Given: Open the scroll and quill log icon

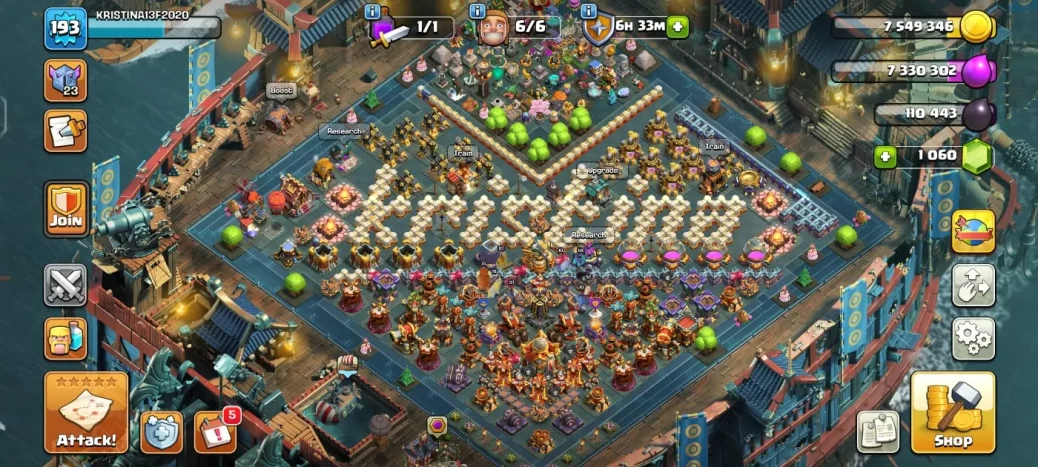Looking at the screenshot, I should [x=66, y=130].
